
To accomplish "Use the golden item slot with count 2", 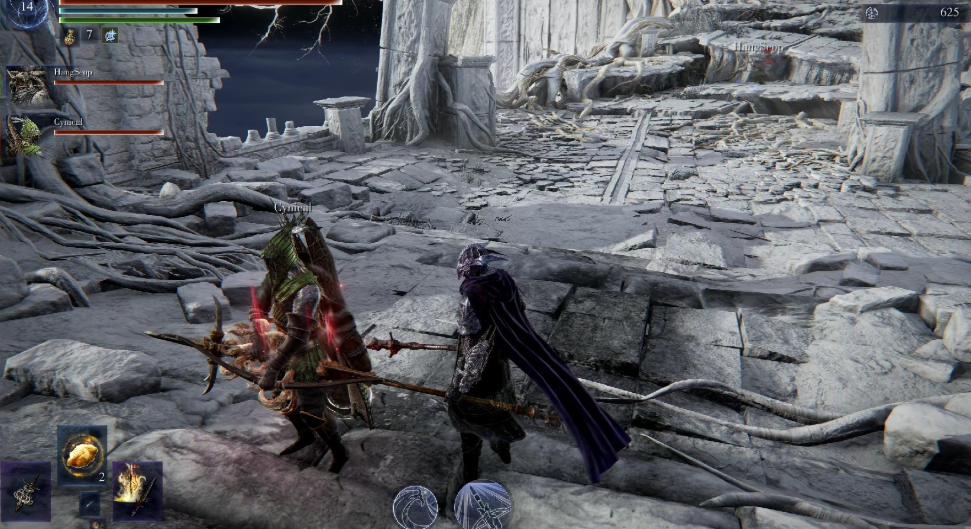I will (x=81, y=453).
